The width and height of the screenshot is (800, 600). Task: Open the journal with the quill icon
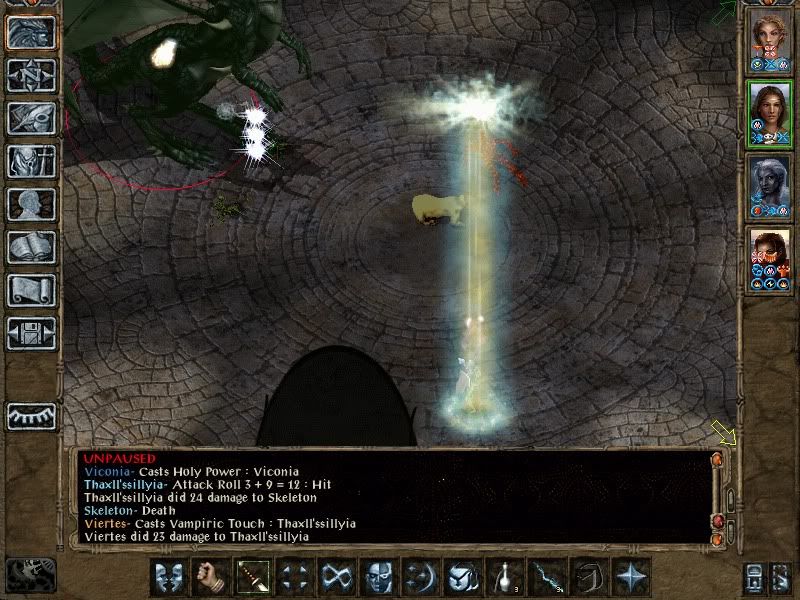(x=31, y=118)
